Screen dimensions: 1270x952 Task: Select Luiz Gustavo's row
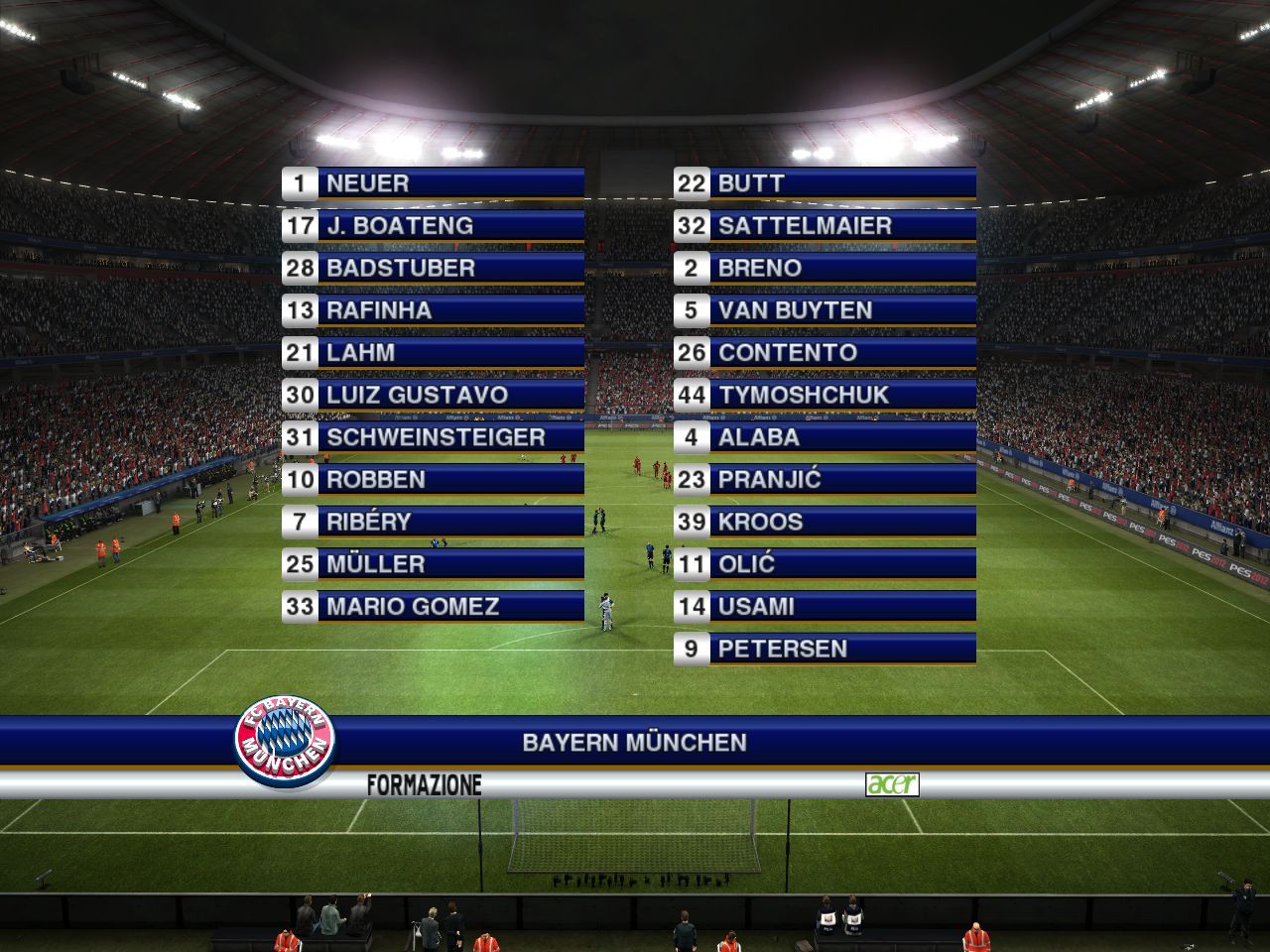click(x=434, y=395)
